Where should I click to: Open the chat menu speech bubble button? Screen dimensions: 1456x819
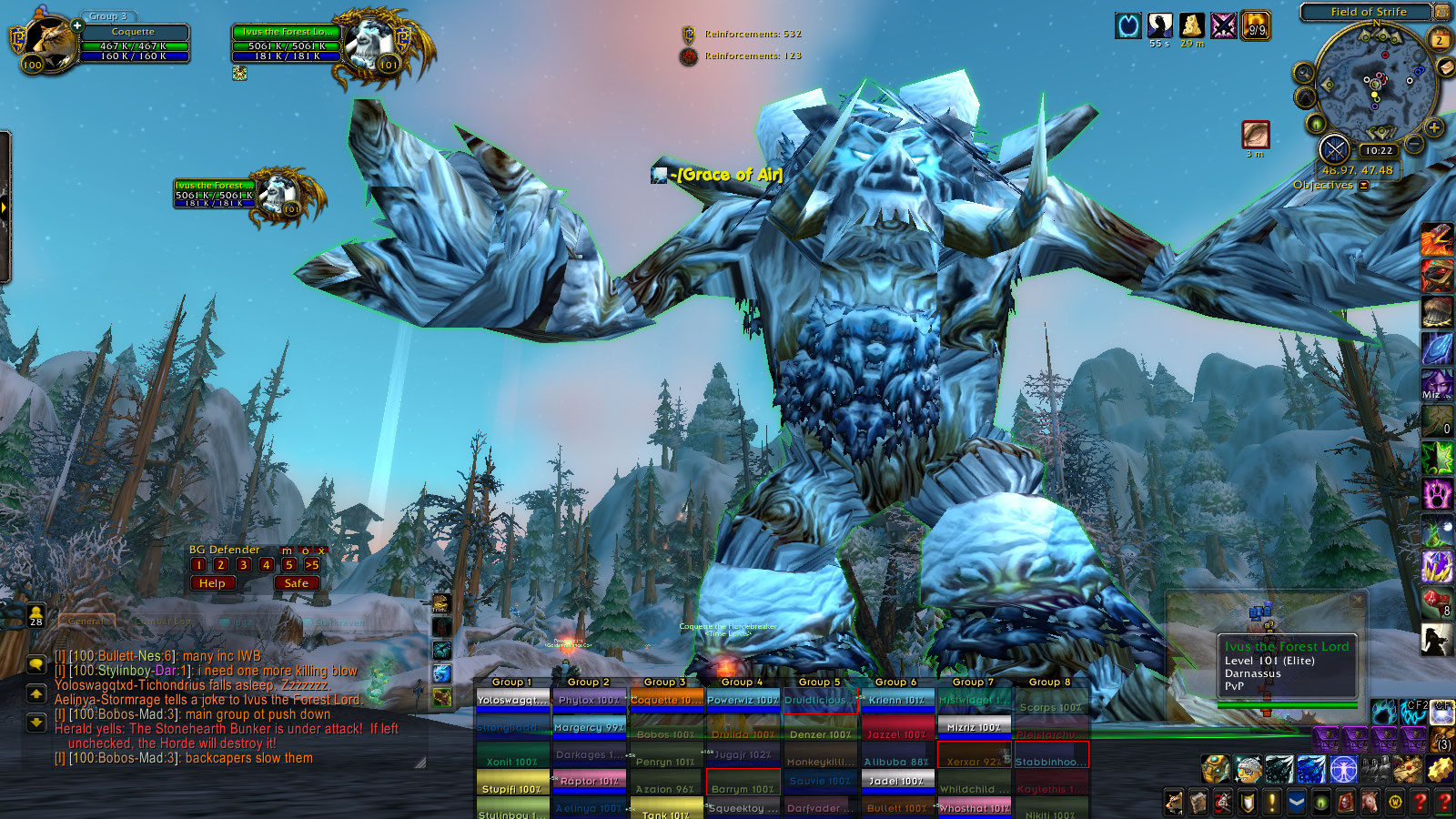click(36, 664)
